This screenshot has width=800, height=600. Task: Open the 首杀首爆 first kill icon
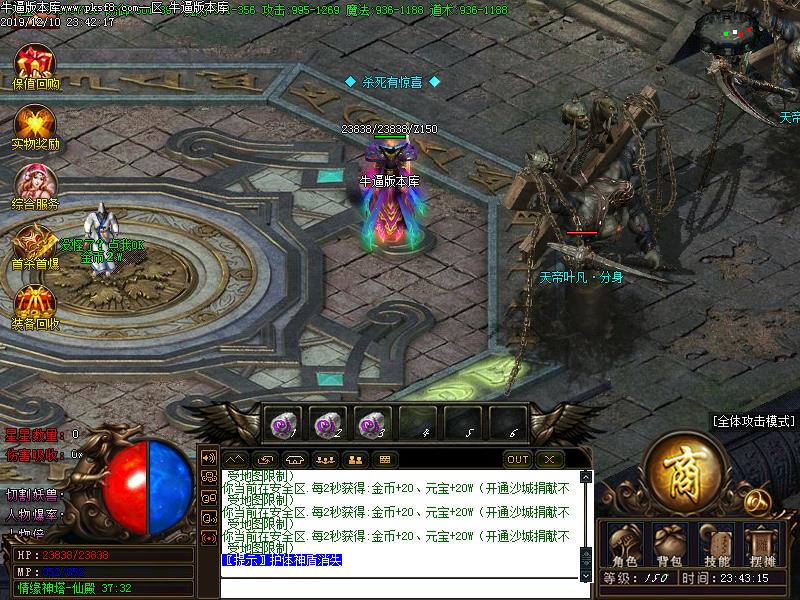pos(35,243)
